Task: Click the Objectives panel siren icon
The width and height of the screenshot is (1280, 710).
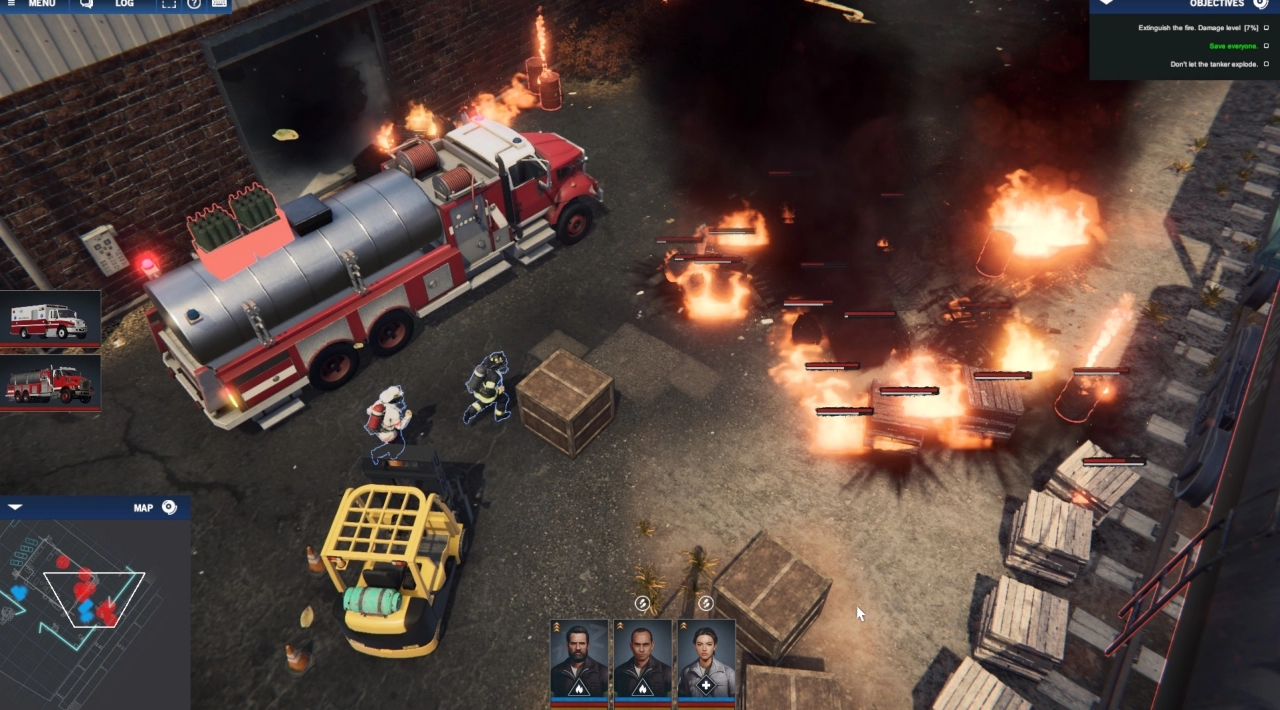Action: click(1260, 4)
